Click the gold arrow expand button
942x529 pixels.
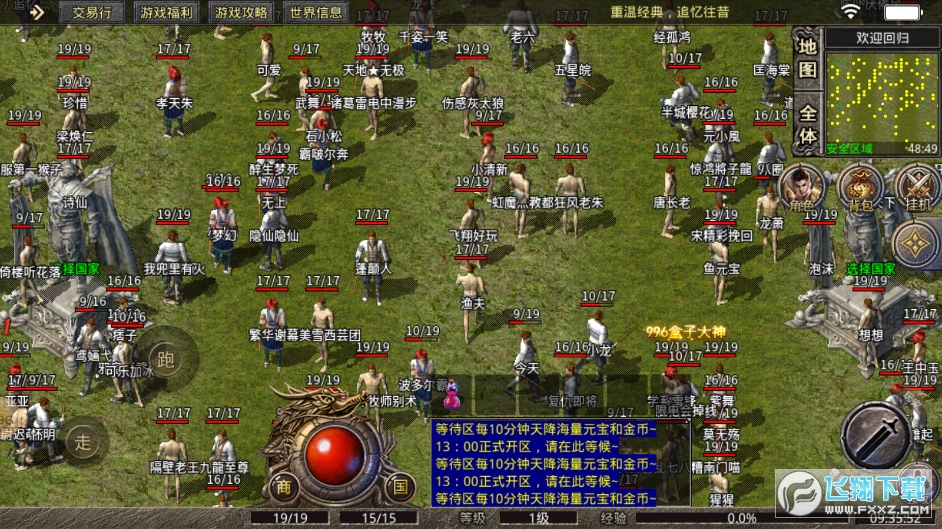36,12
